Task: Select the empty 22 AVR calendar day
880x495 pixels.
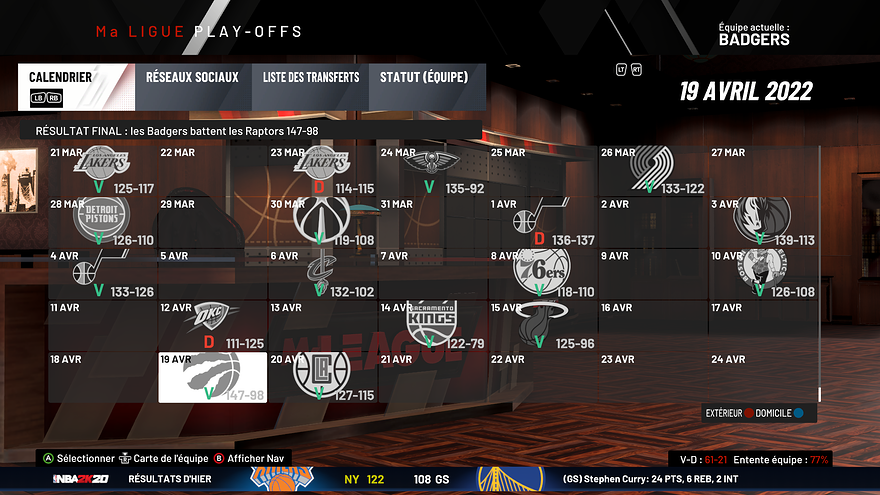Action: click(x=543, y=377)
